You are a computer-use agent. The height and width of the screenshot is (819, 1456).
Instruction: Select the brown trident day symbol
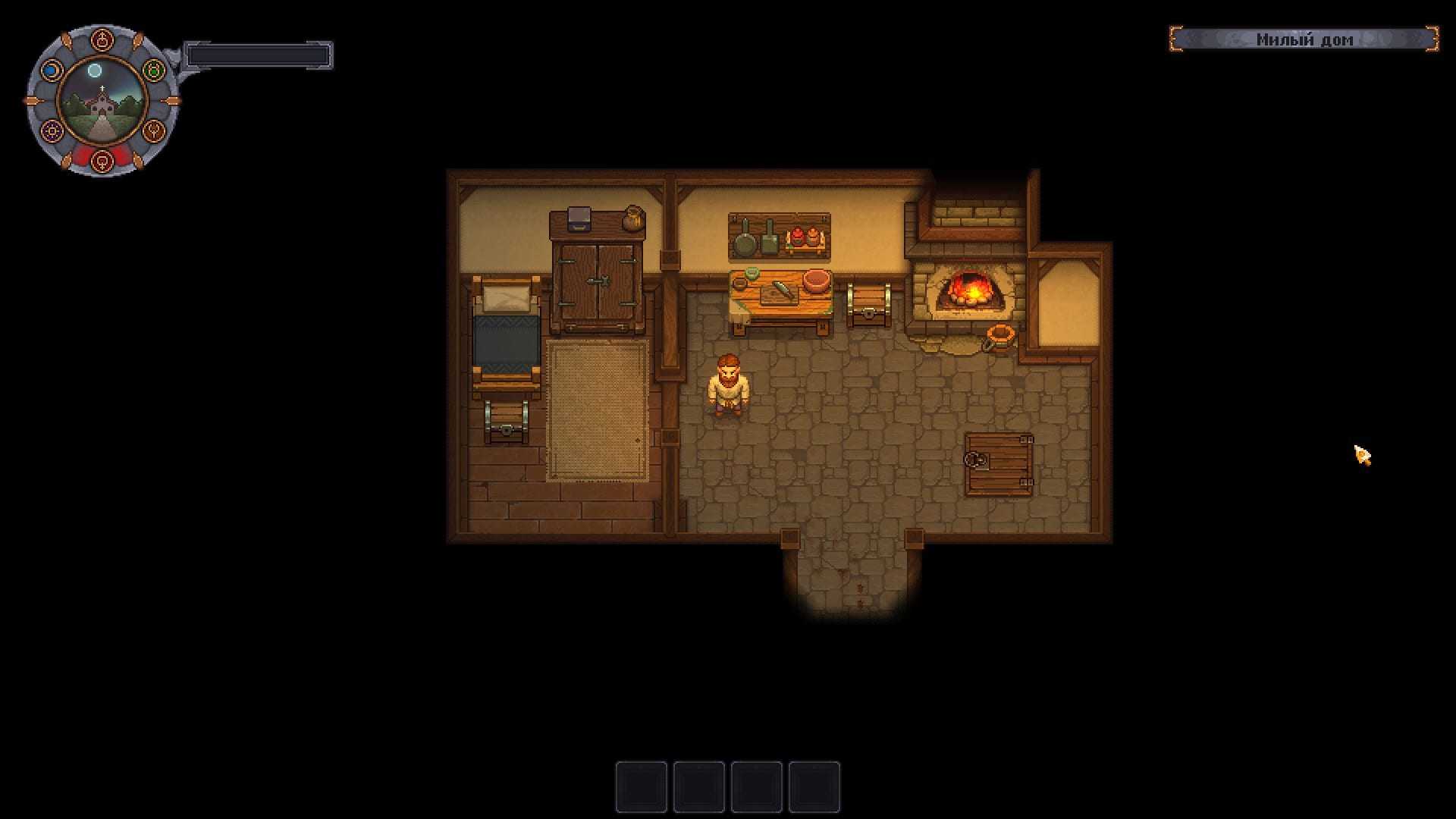(154, 130)
